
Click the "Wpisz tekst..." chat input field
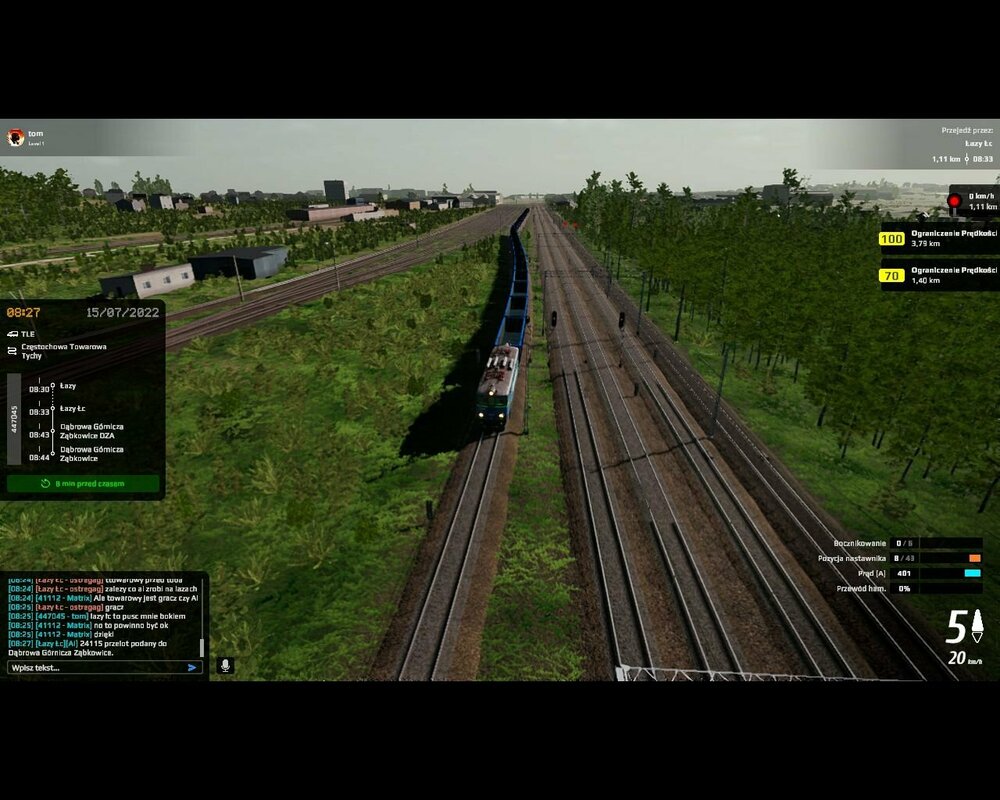95,667
